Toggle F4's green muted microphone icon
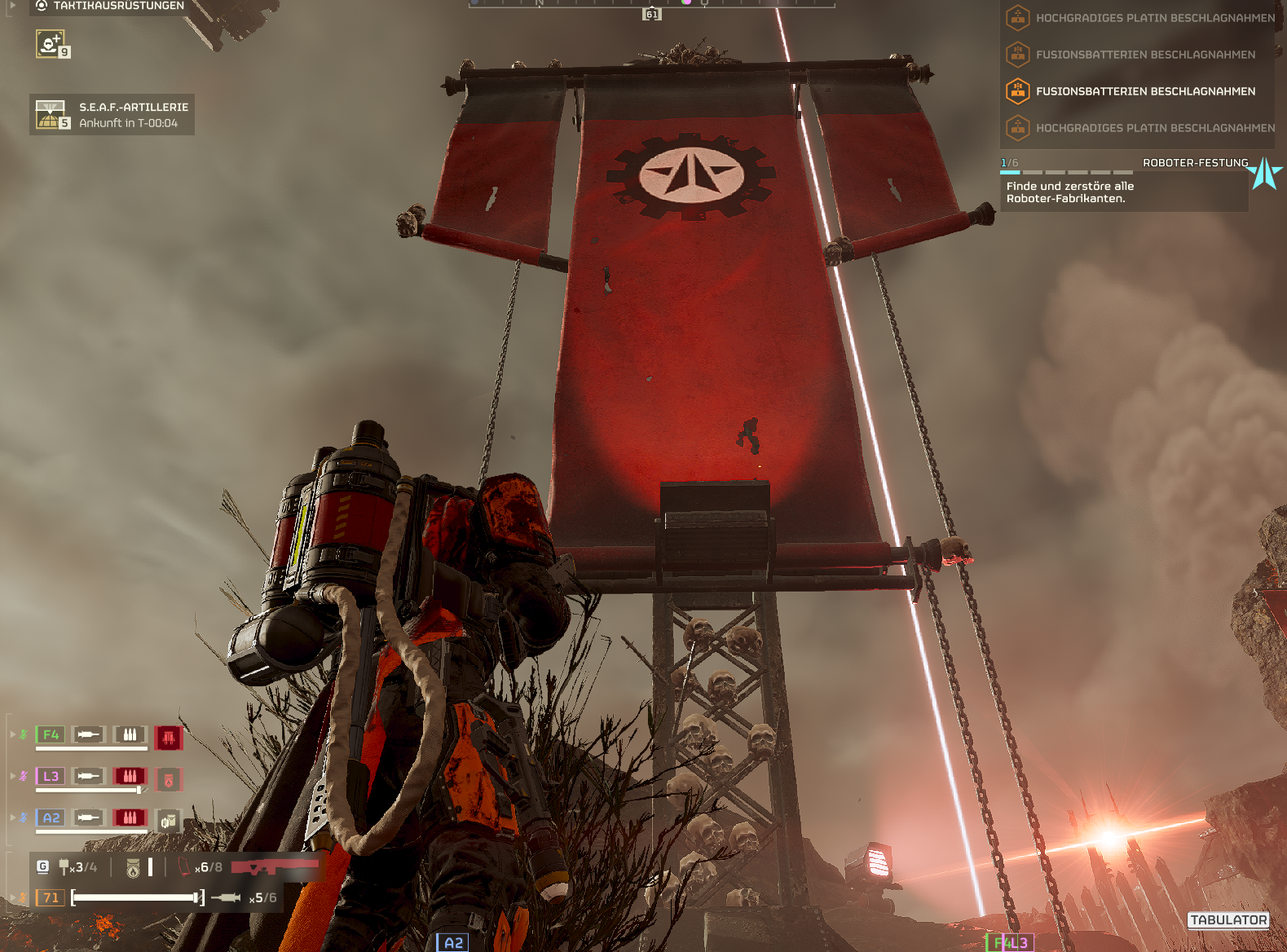The width and height of the screenshot is (1287, 952). pyautogui.click(x=24, y=734)
